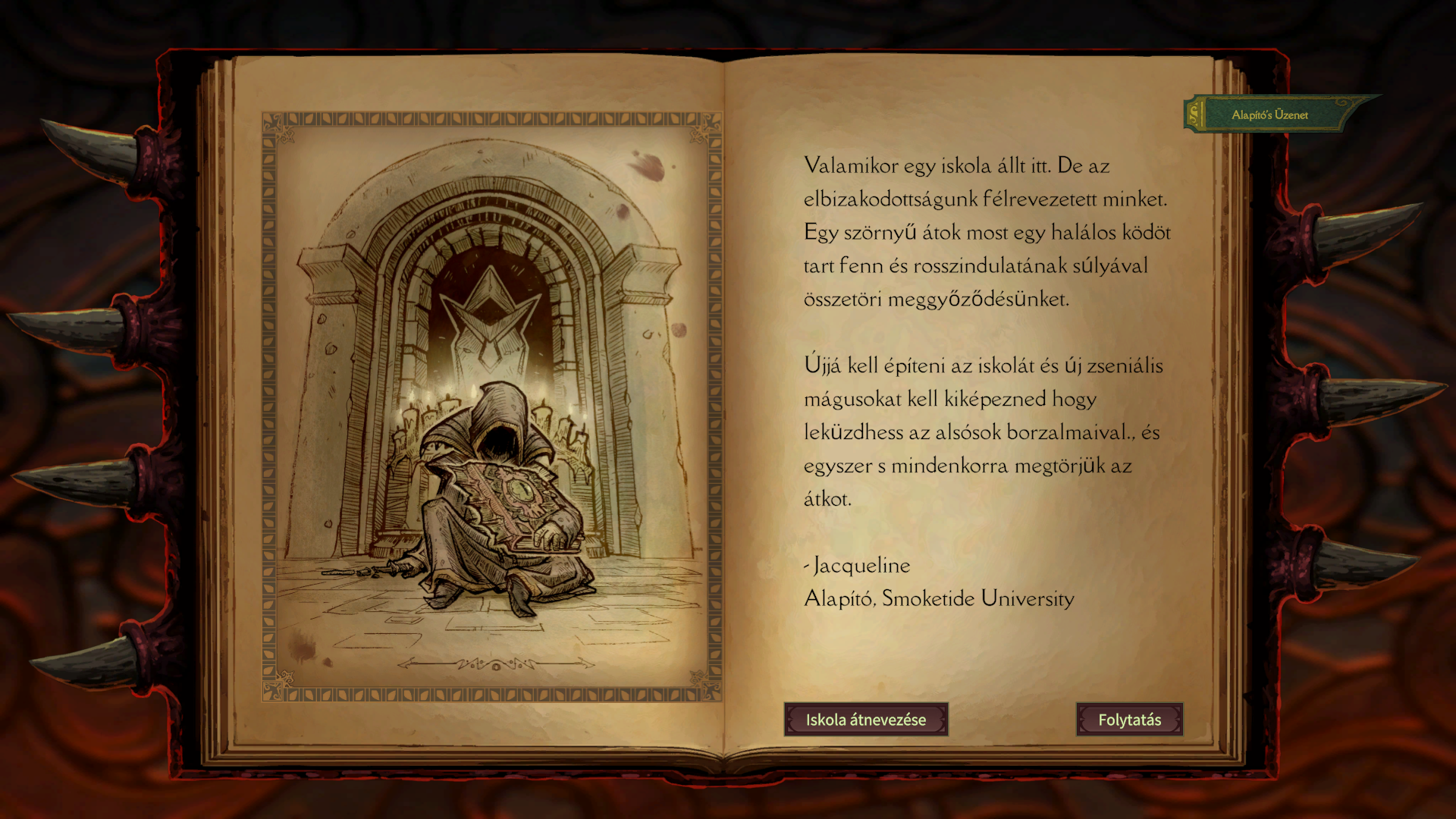This screenshot has height=819, width=1456.
Task: Click the Folytatás continue button
Action: (1129, 720)
